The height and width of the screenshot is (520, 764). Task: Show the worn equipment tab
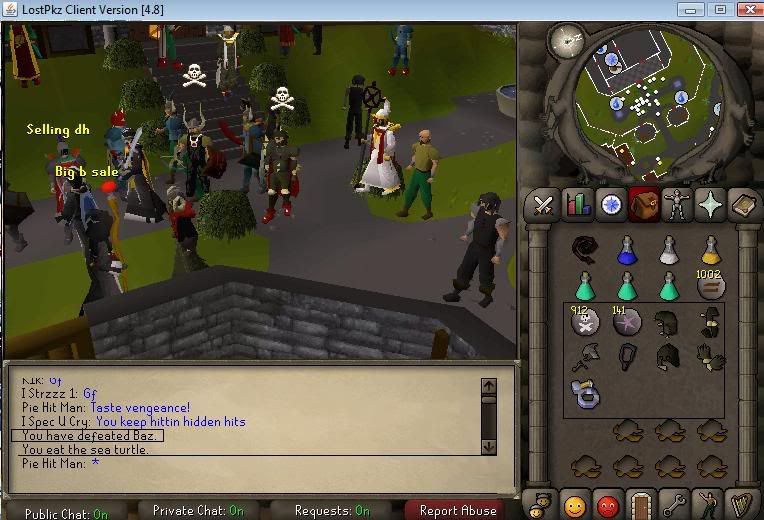(x=677, y=206)
